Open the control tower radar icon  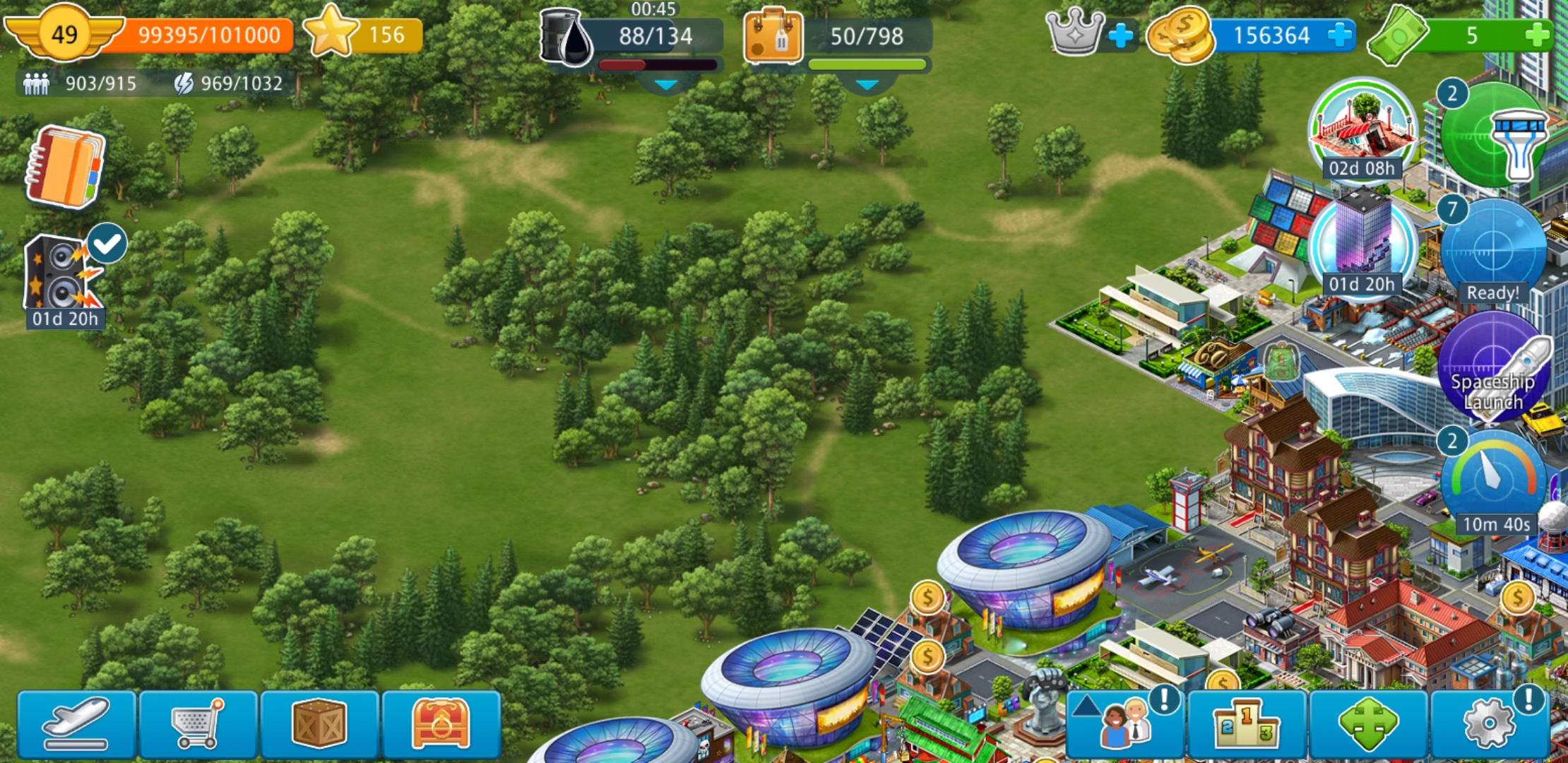1494,136
